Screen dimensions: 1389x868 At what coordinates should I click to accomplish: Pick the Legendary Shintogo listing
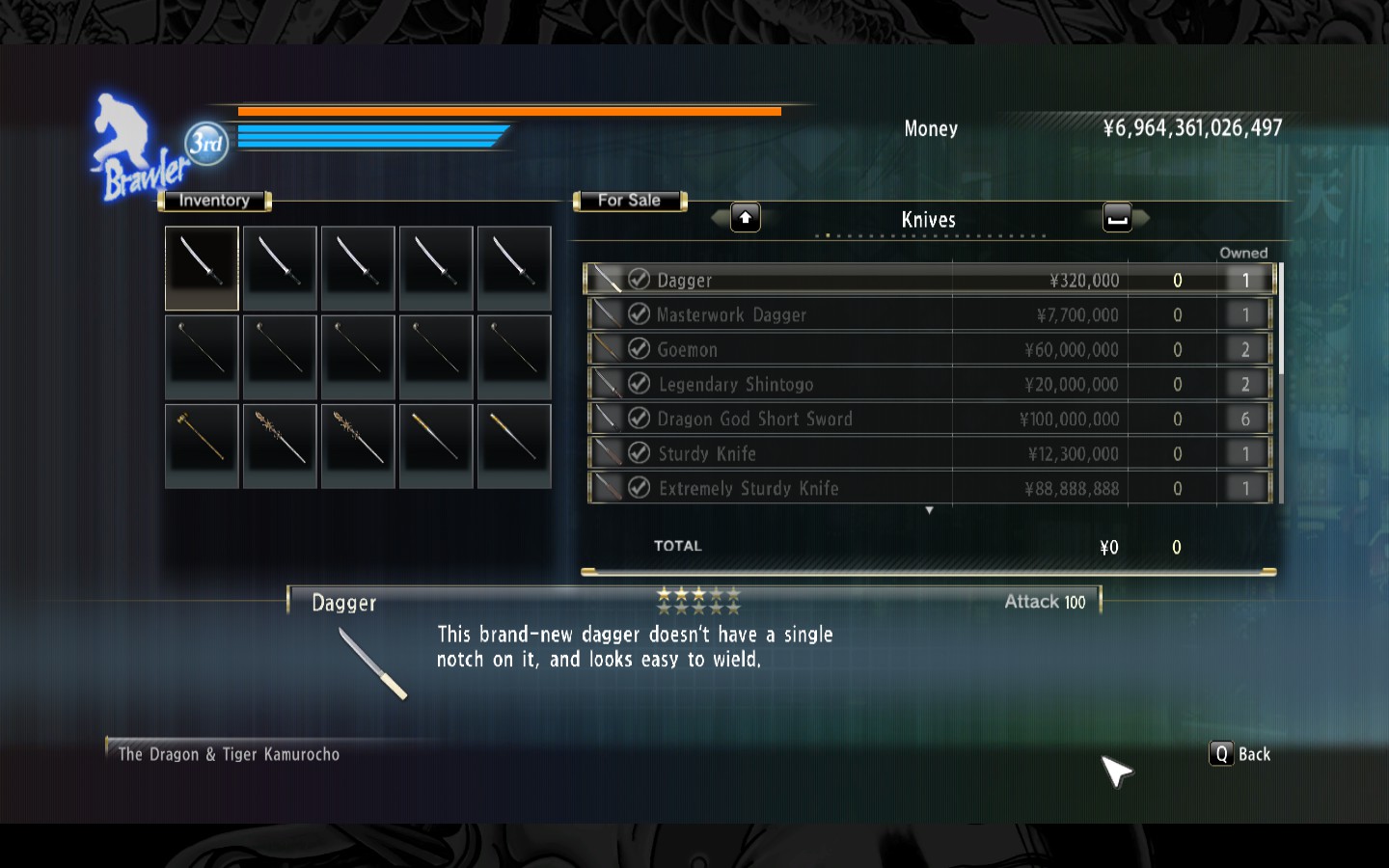tap(868, 384)
